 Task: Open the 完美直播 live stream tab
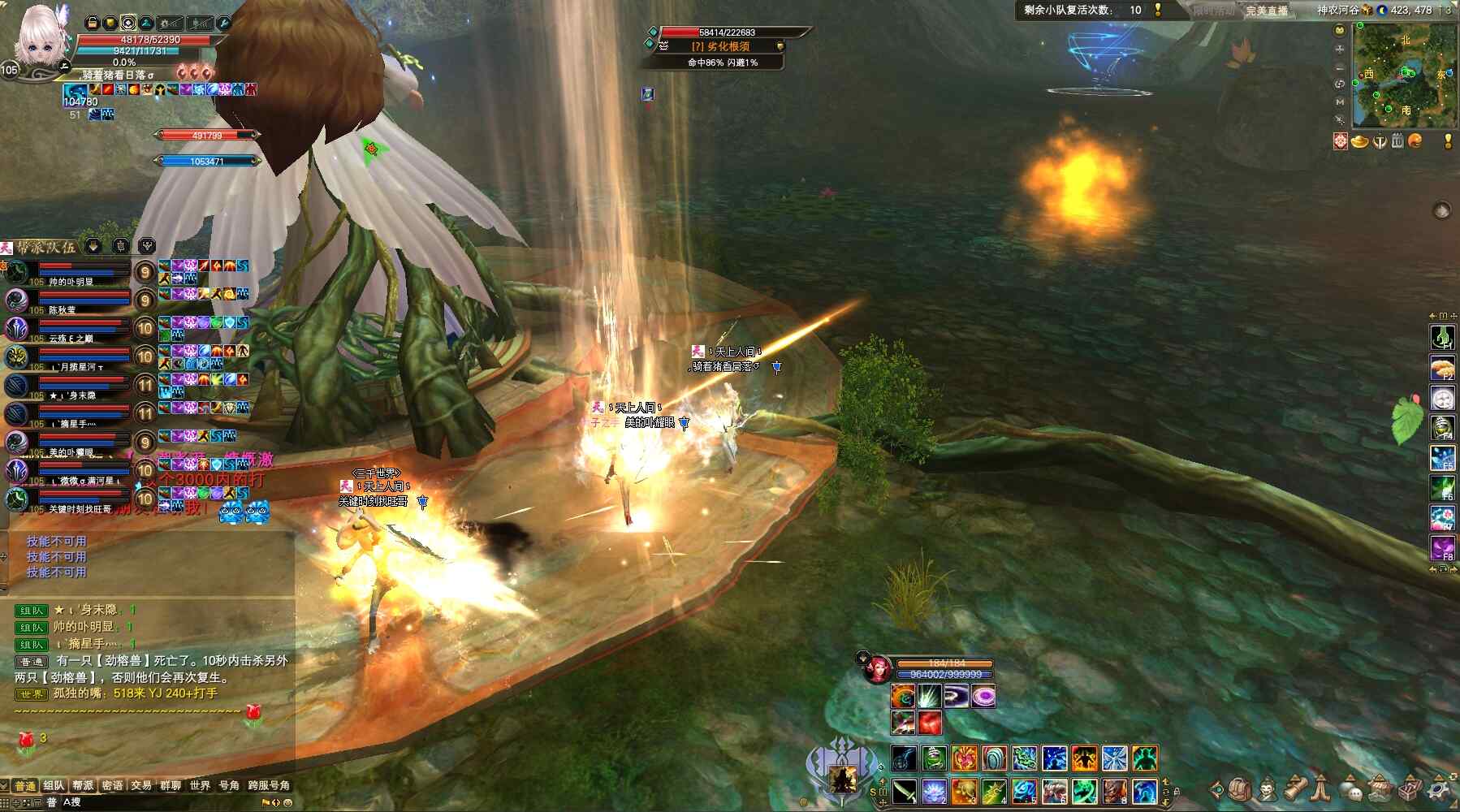point(1267,11)
